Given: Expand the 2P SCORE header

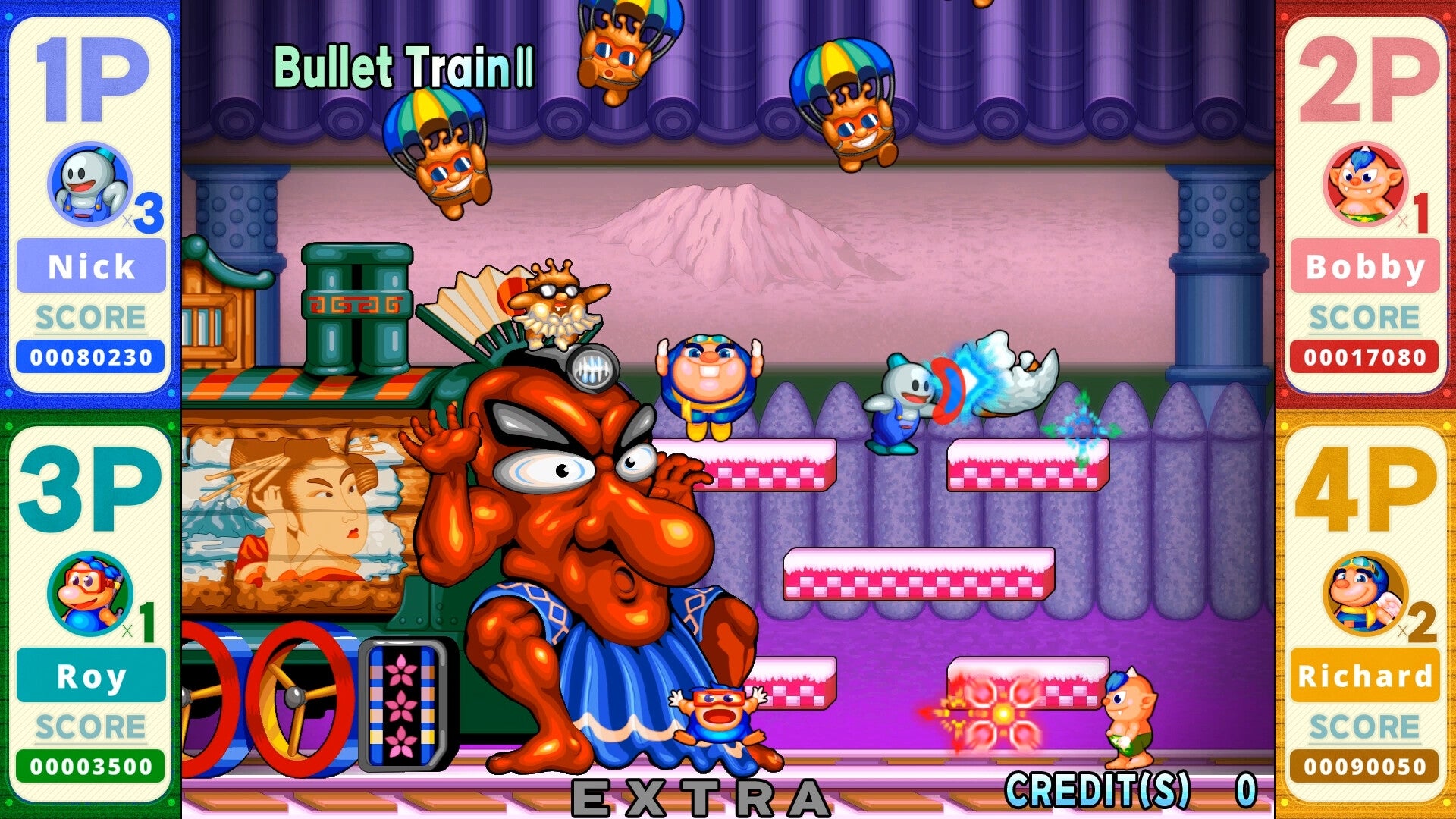Looking at the screenshot, I should pyautogui.click(x=1365, y=317).
